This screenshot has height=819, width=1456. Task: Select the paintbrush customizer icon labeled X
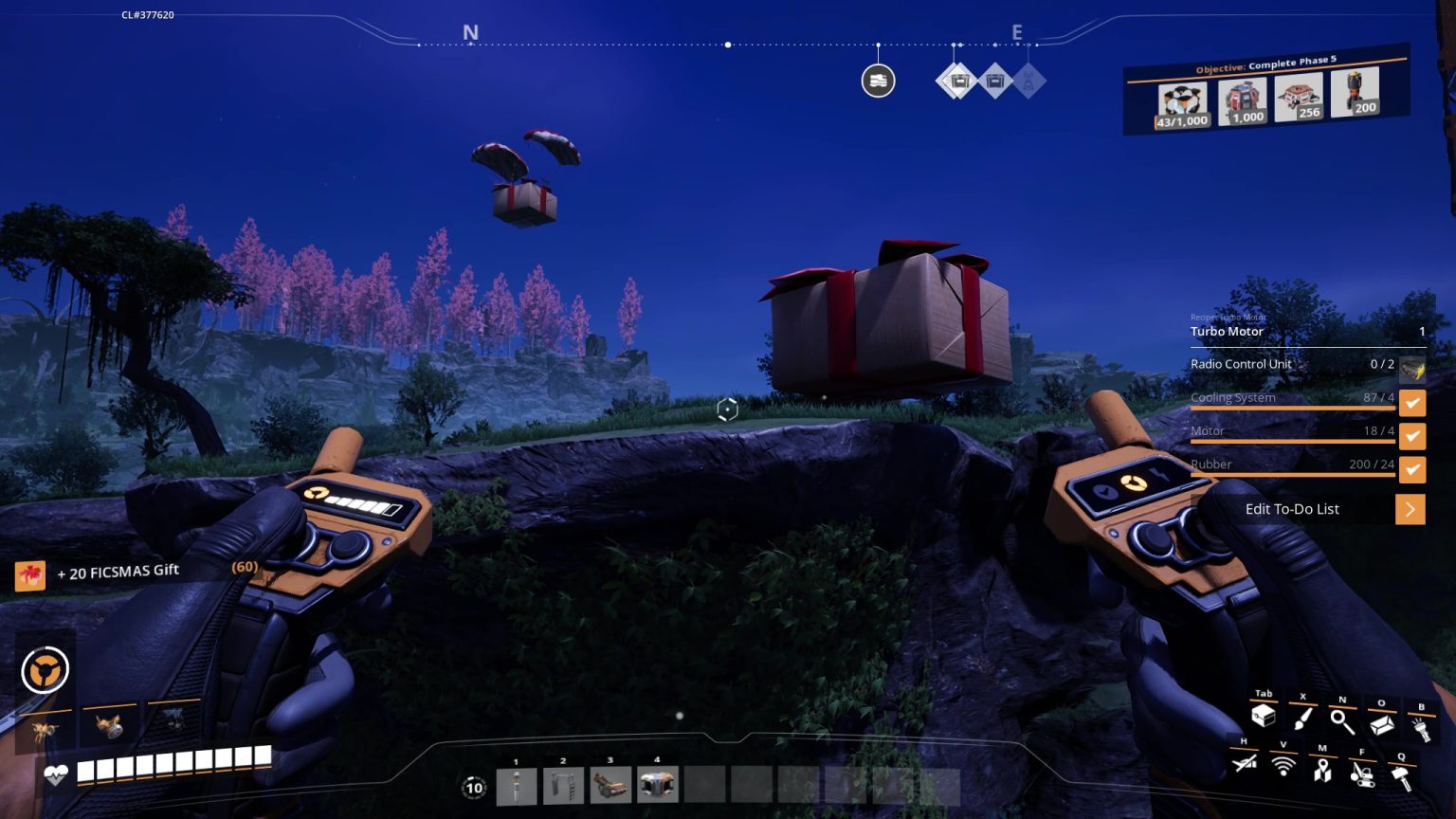(1303, 718)
